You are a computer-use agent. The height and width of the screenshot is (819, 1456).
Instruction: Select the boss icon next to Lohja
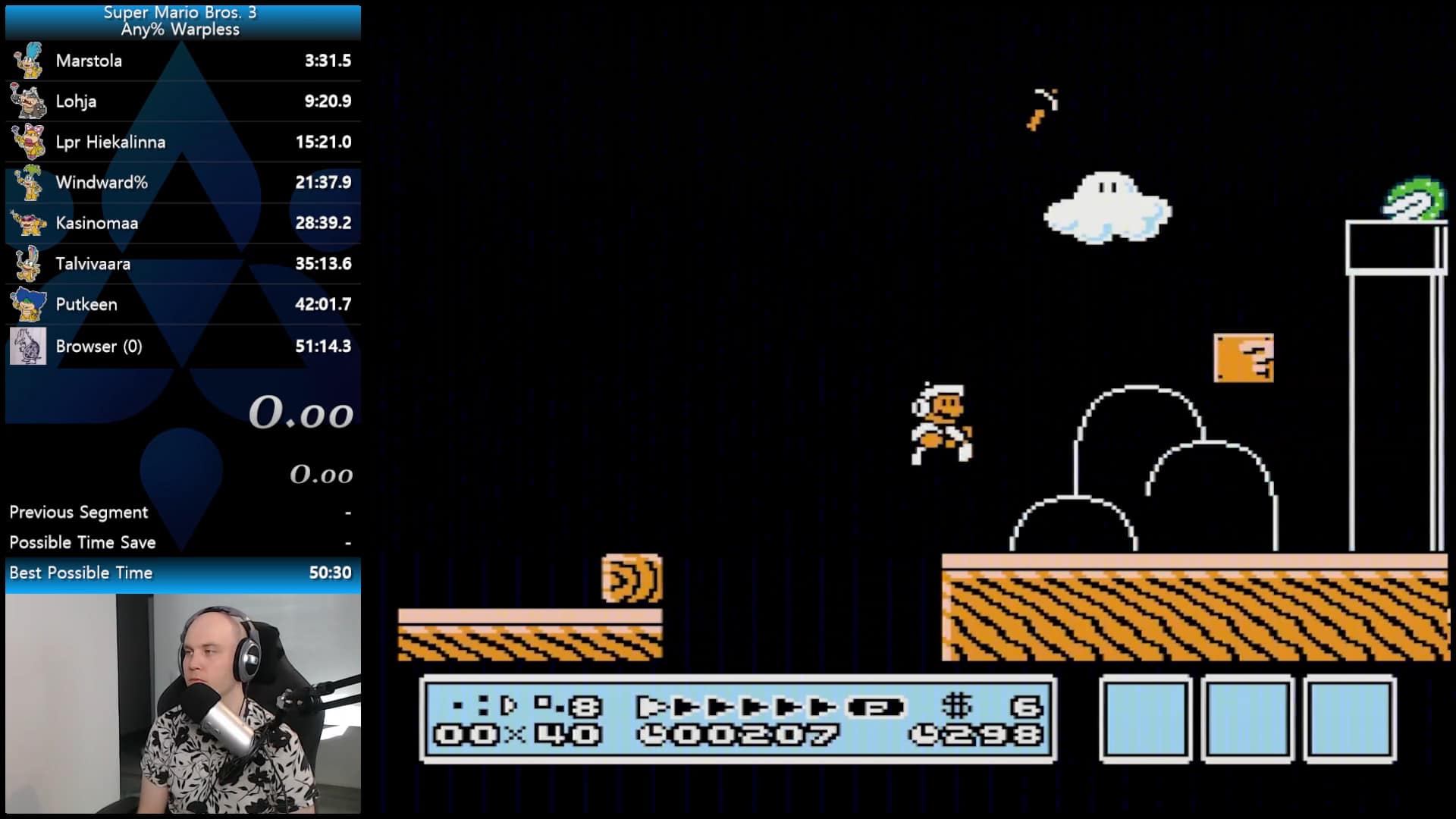[x=28, y=101]
